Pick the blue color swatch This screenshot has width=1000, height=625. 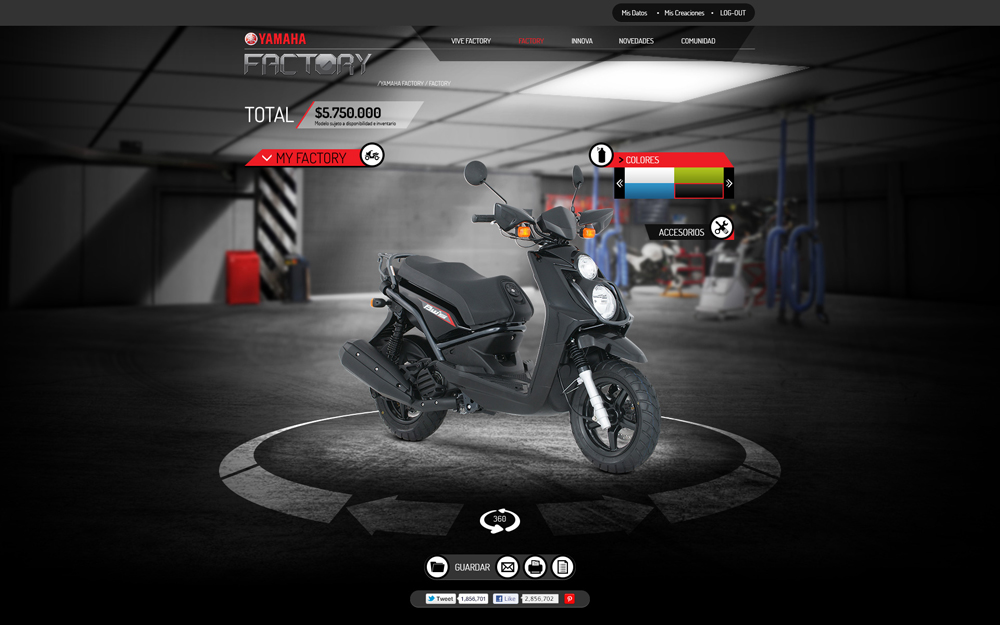[649, 190]
